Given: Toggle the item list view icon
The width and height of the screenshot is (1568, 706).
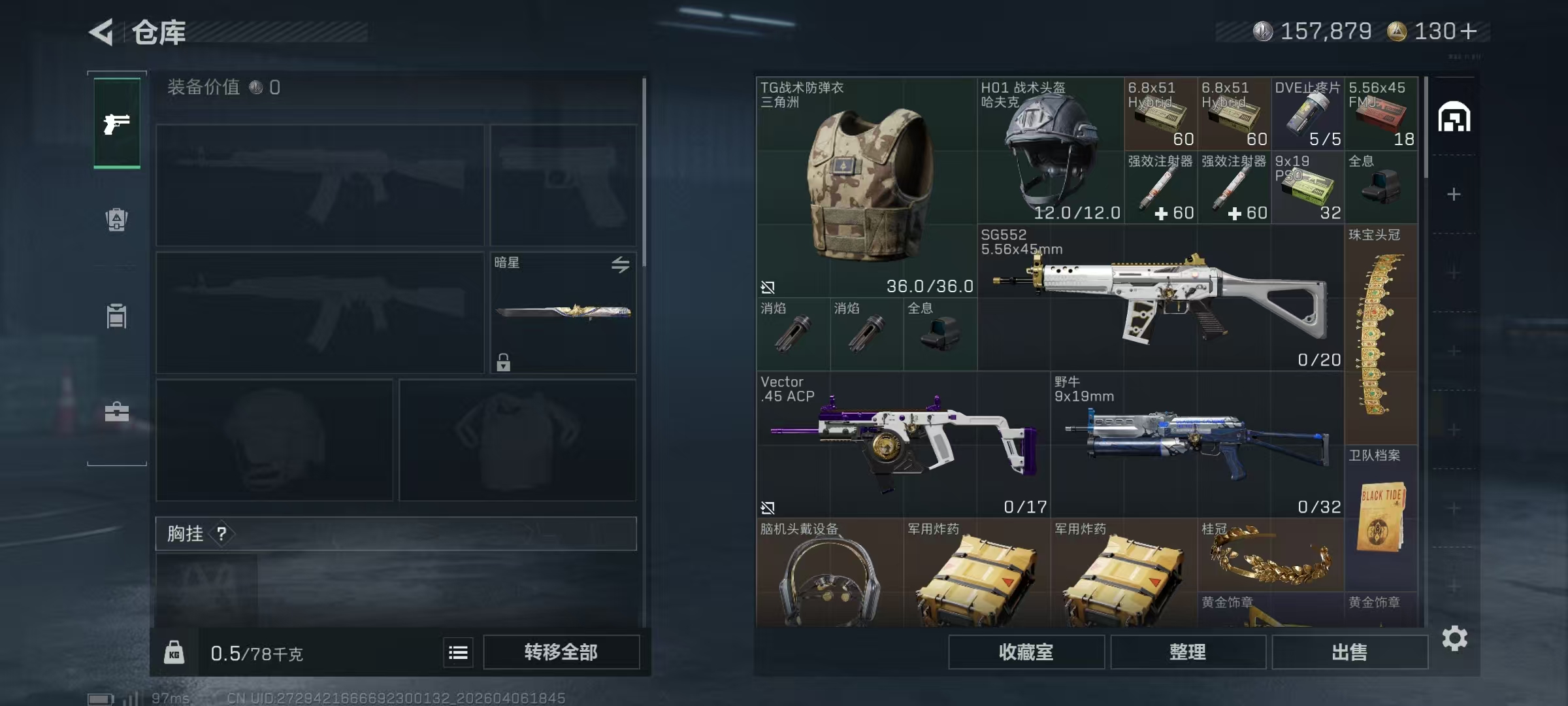Looking at the screenshot, I should (x=458, y=652).
